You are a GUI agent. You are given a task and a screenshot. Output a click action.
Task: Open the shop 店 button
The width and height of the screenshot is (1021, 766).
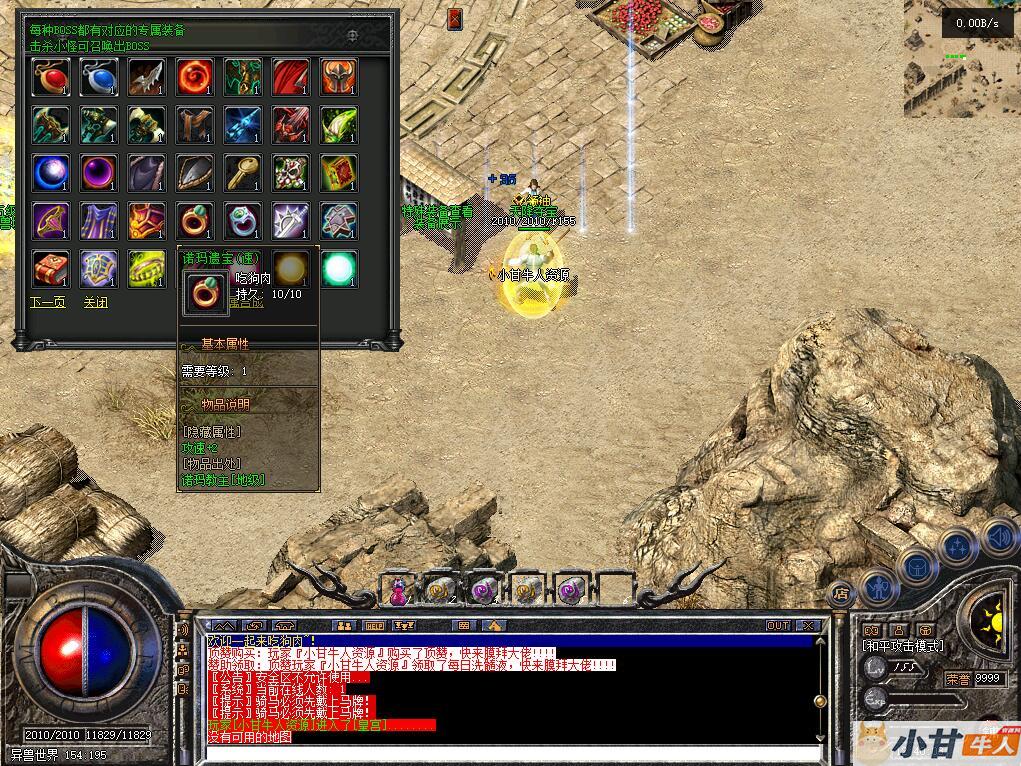click(841, 592)
